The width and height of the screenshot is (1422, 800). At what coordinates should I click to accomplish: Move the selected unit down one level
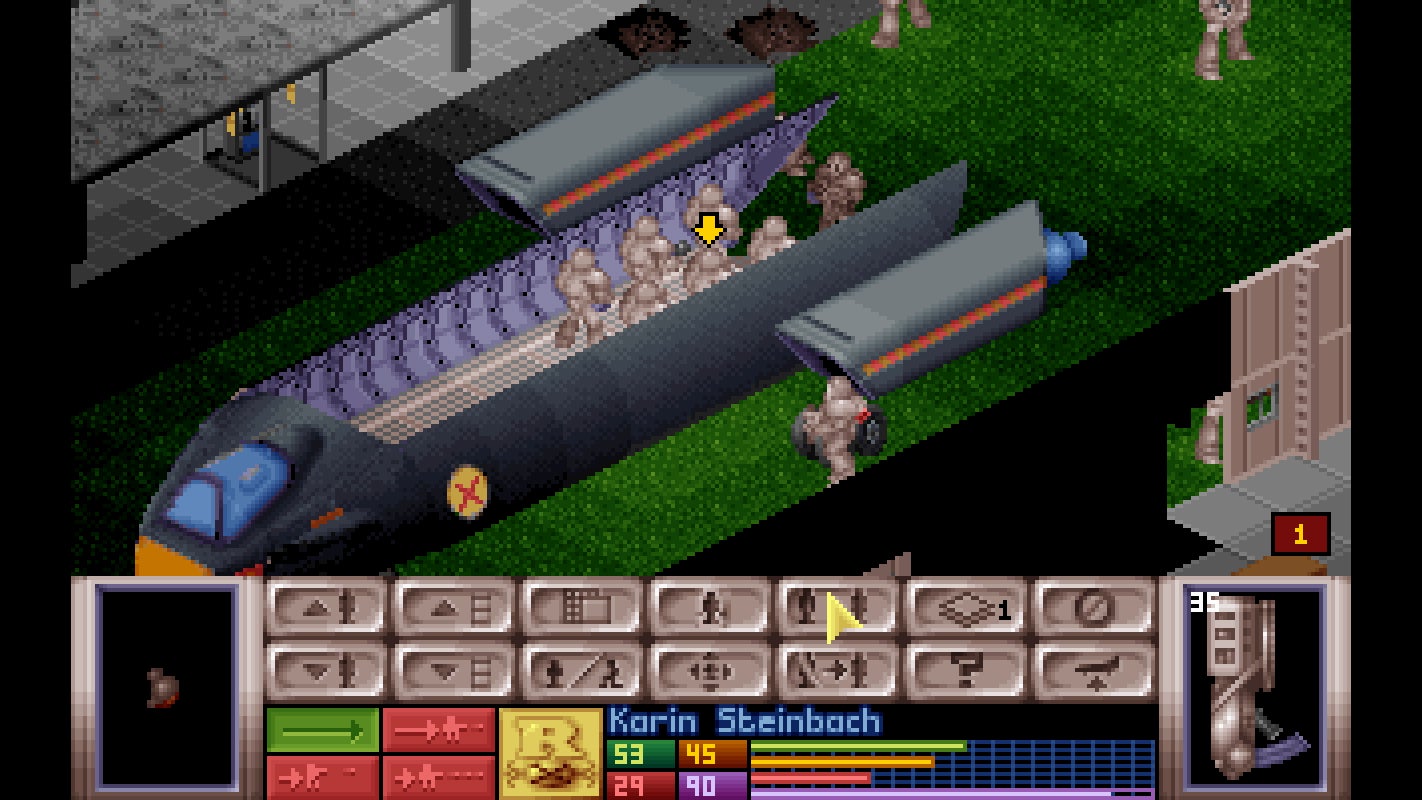(x=330, y=670)
